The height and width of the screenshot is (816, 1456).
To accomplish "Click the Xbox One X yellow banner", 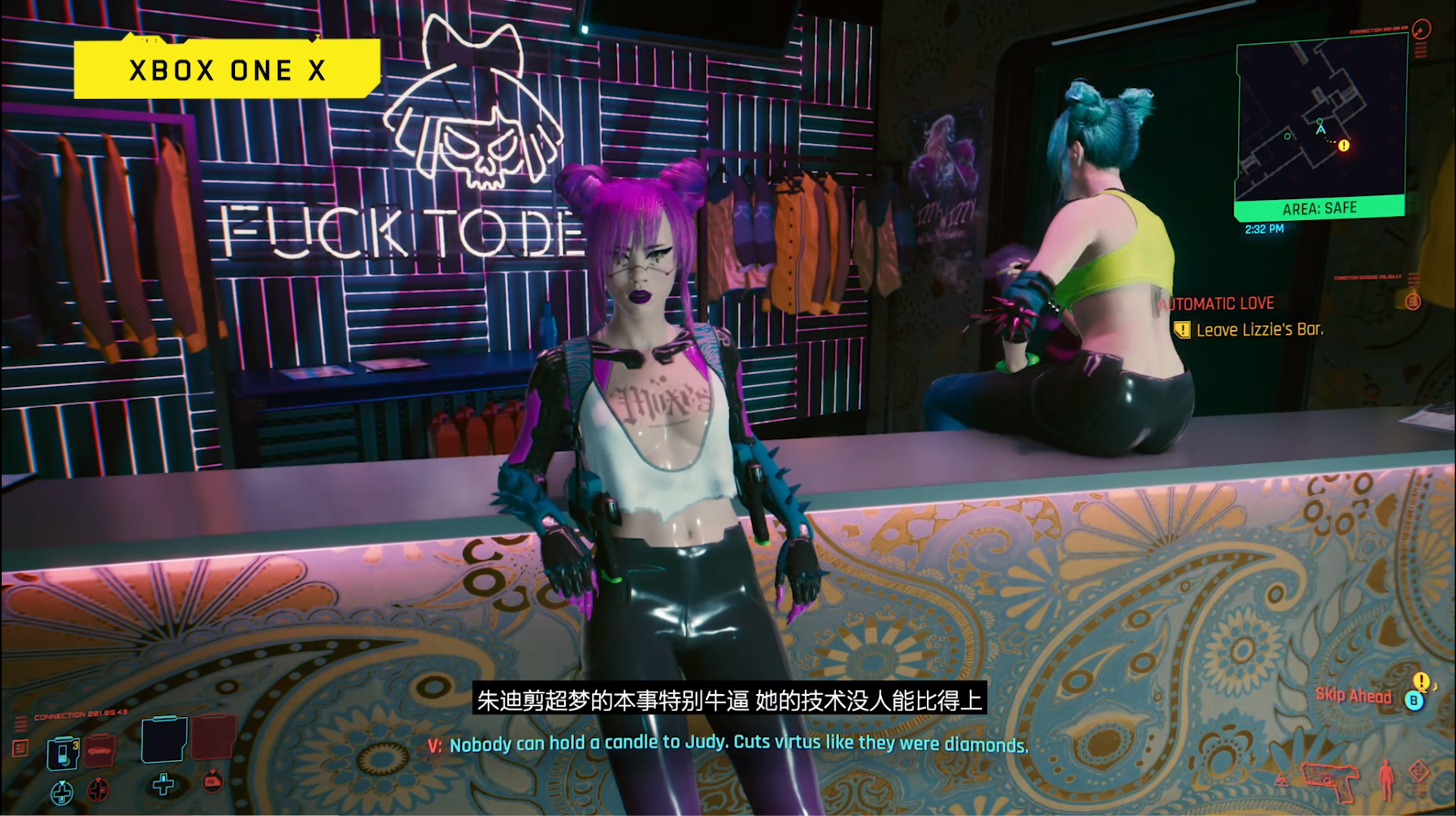I will (227, 70).
